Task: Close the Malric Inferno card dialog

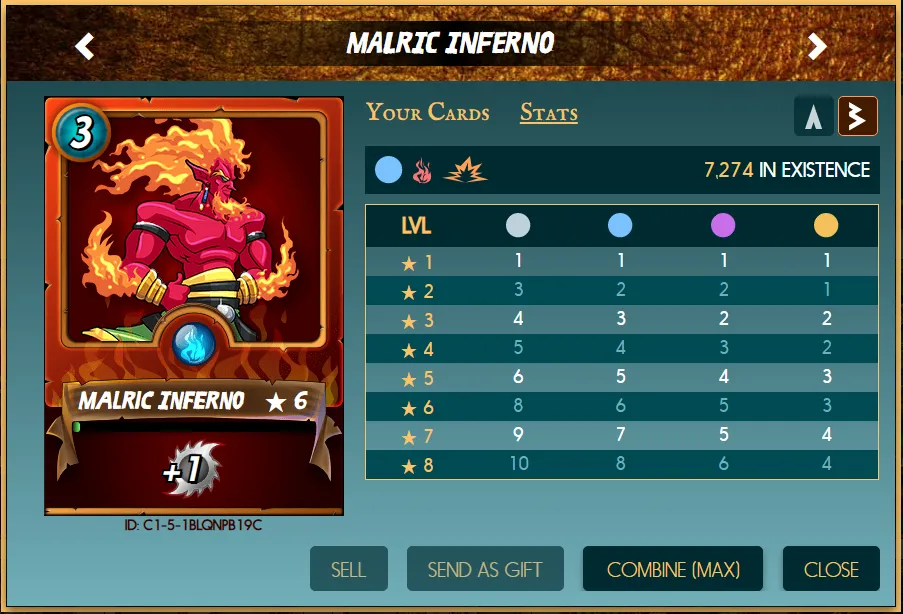Action: tap(831, 570)
